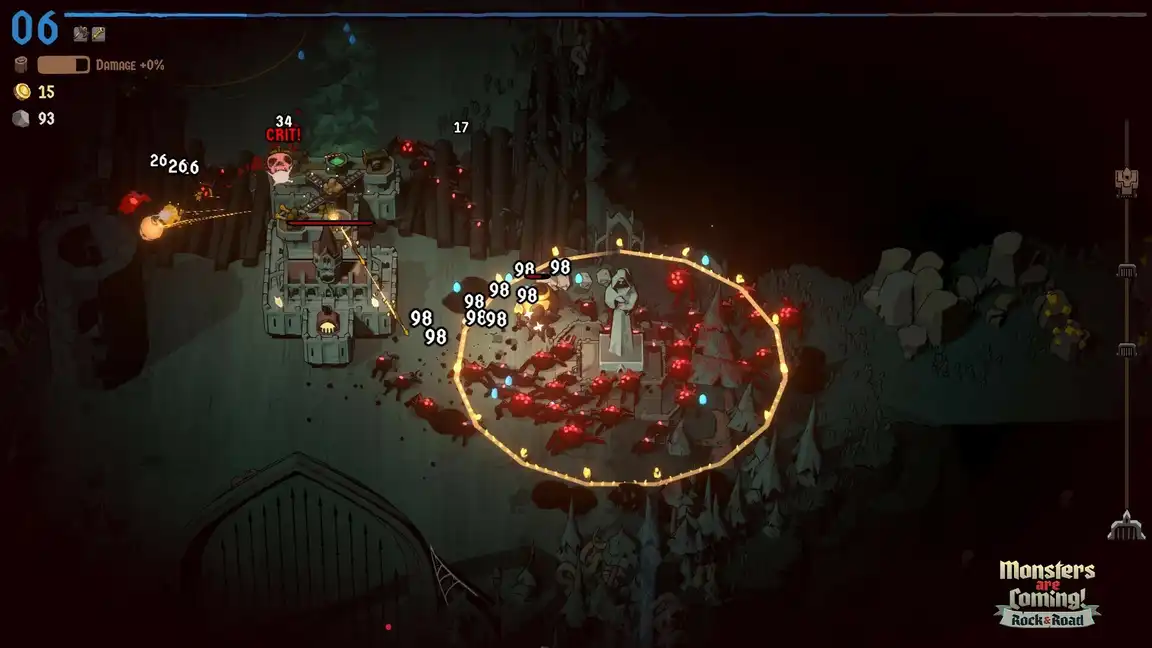Select the castle marker on the route track
Viewport: 1152px width, 648px height.
pos(1126,180)
